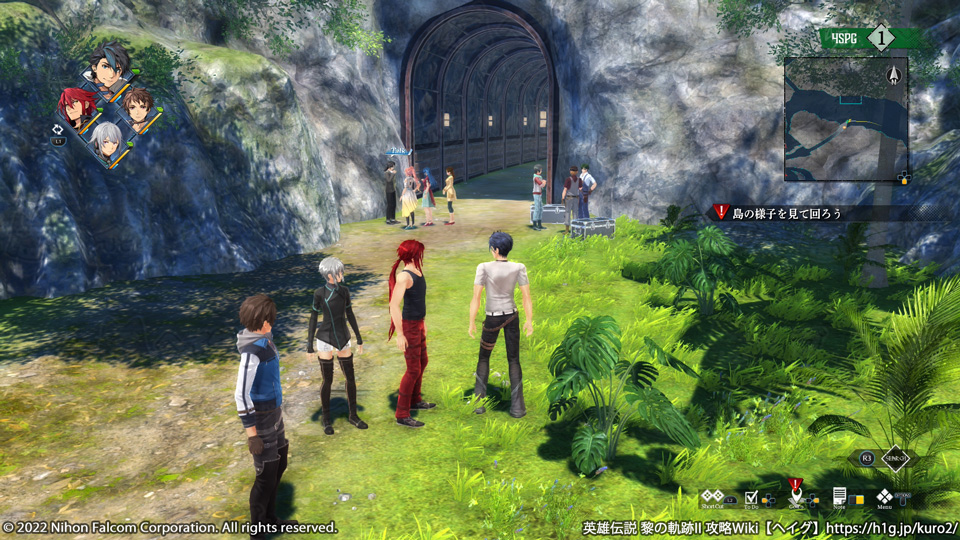This screenshot has width=960, height=540.
Task: Open the Short Cut wheel icon
Action: (x=712, y=495)
